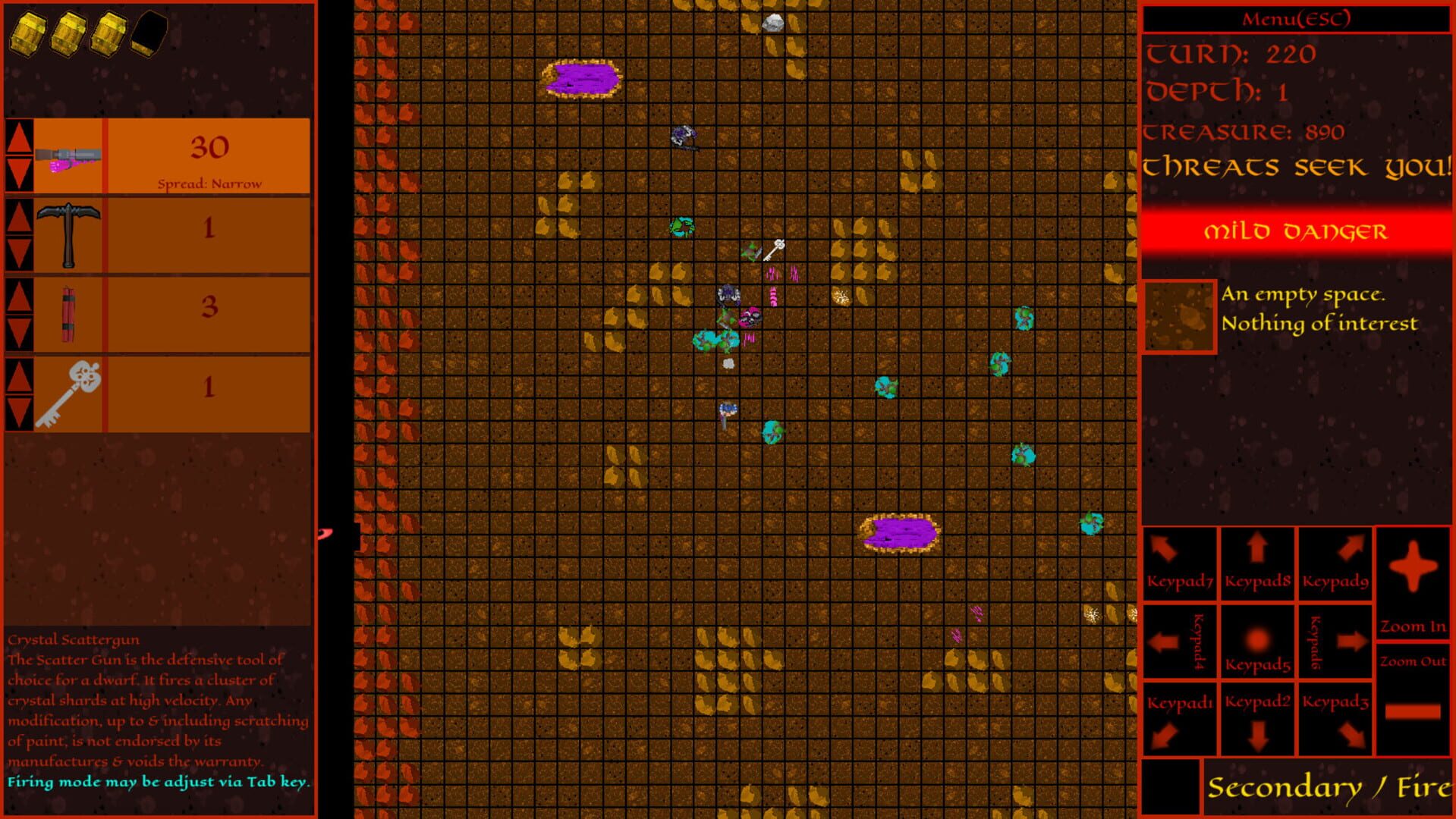Image resolution: width=1456 pixels, height=819 pixels.
Task: Select the pickaxe tool icon
Action: 68,234
